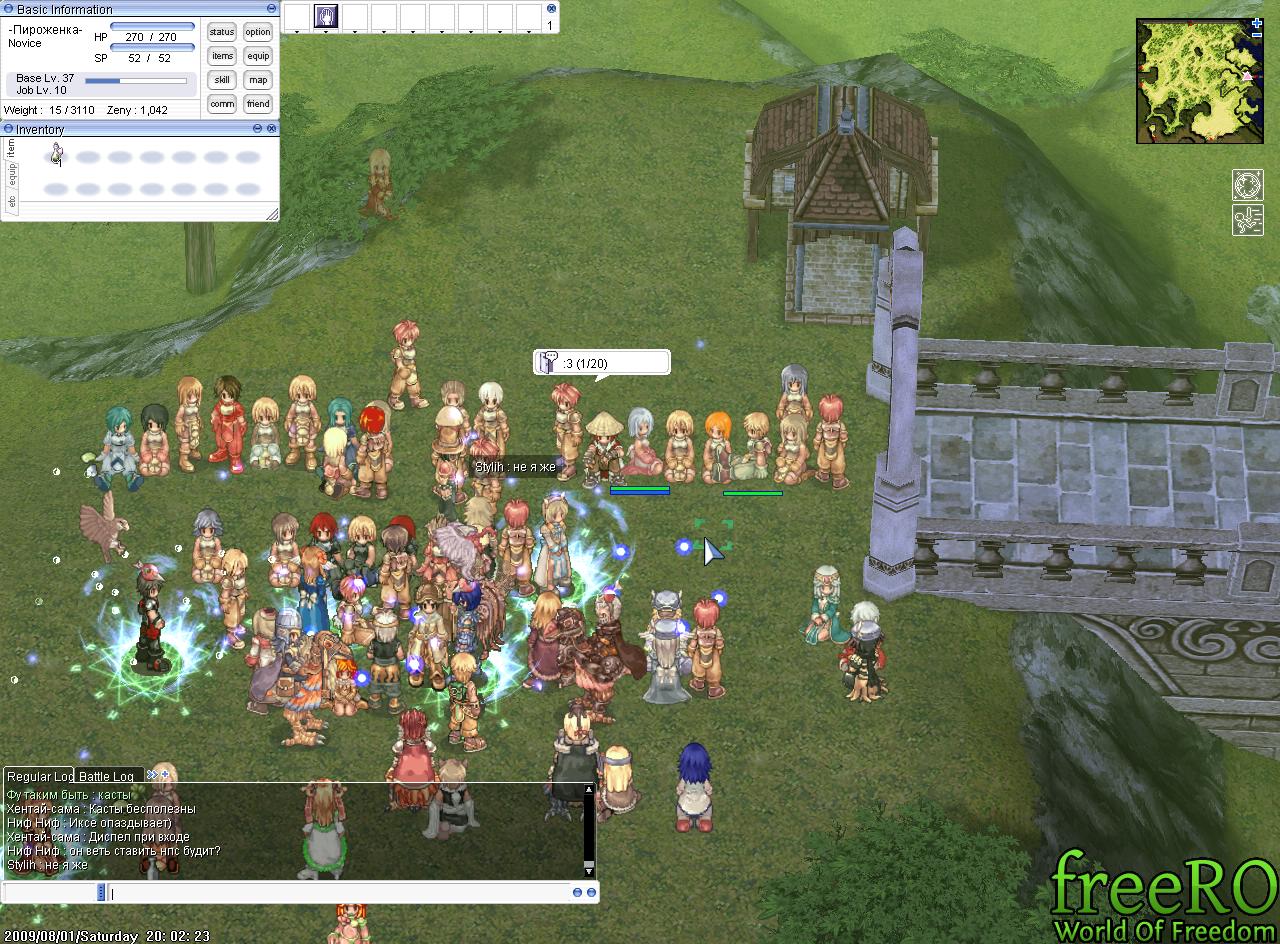Open the option menu
1280x944 pixels.
[x=258, y=32]
